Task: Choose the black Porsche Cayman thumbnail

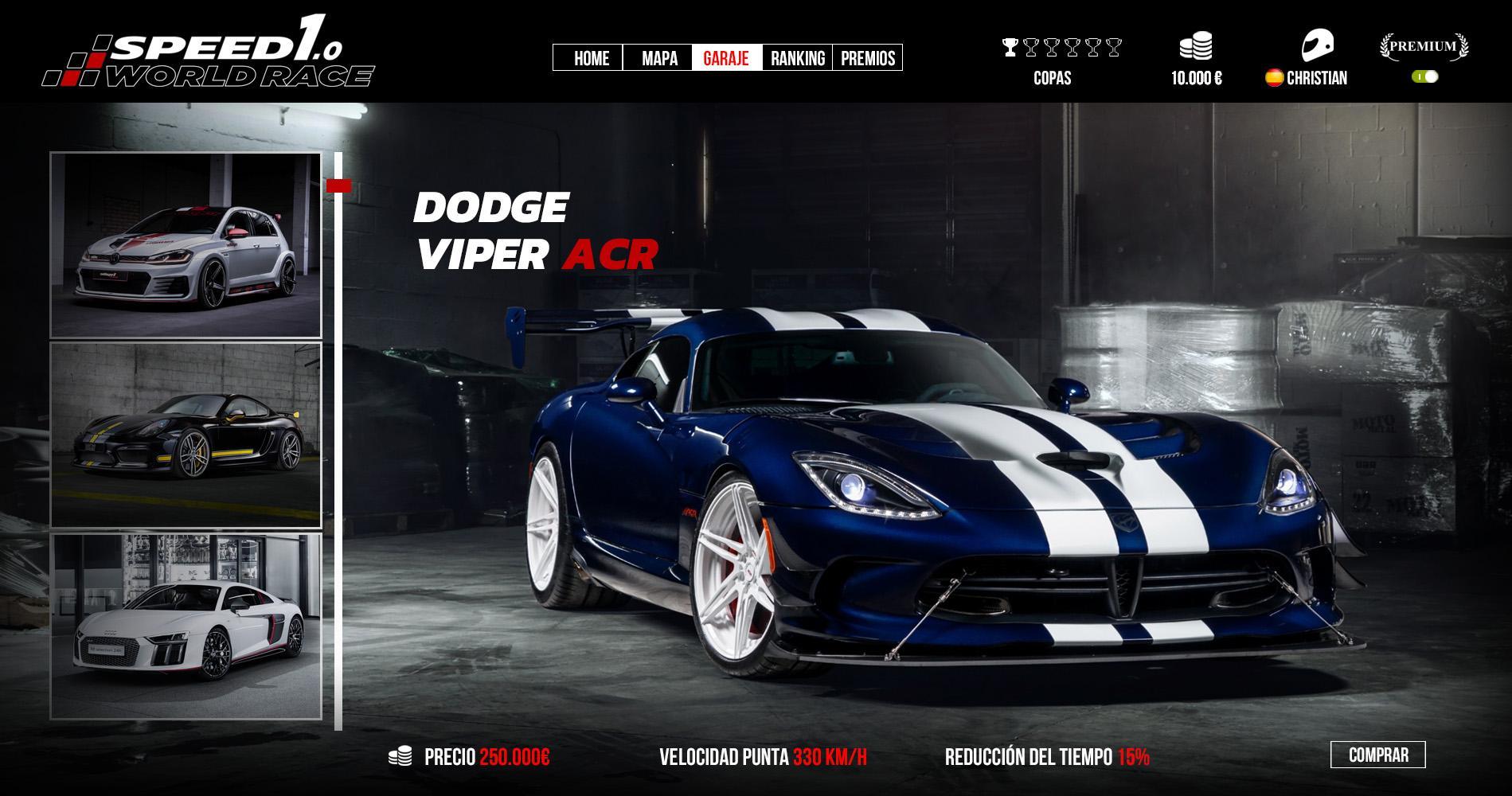Action: 186,435
